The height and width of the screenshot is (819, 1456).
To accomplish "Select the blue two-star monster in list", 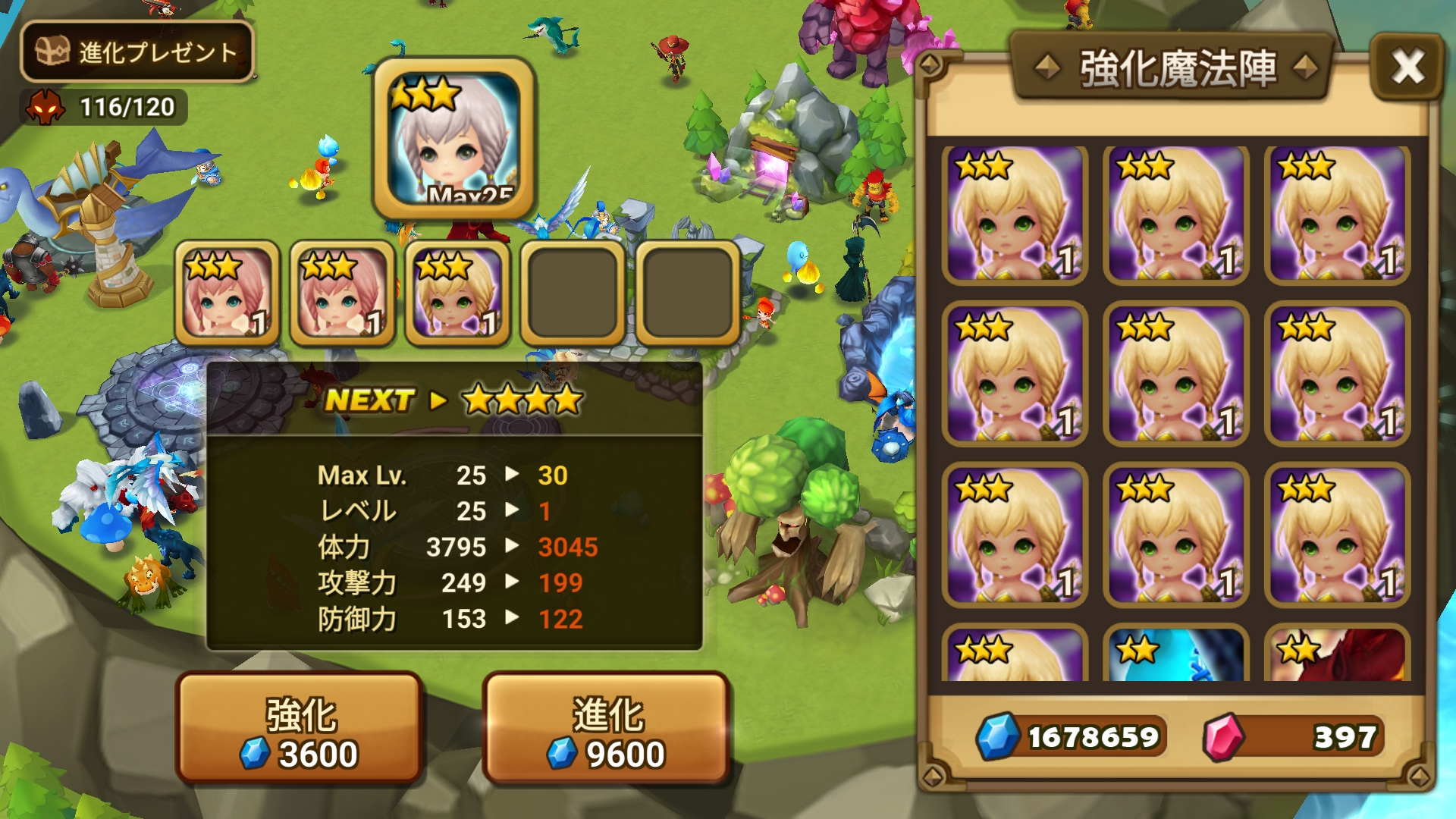I will pos(1175,654).
